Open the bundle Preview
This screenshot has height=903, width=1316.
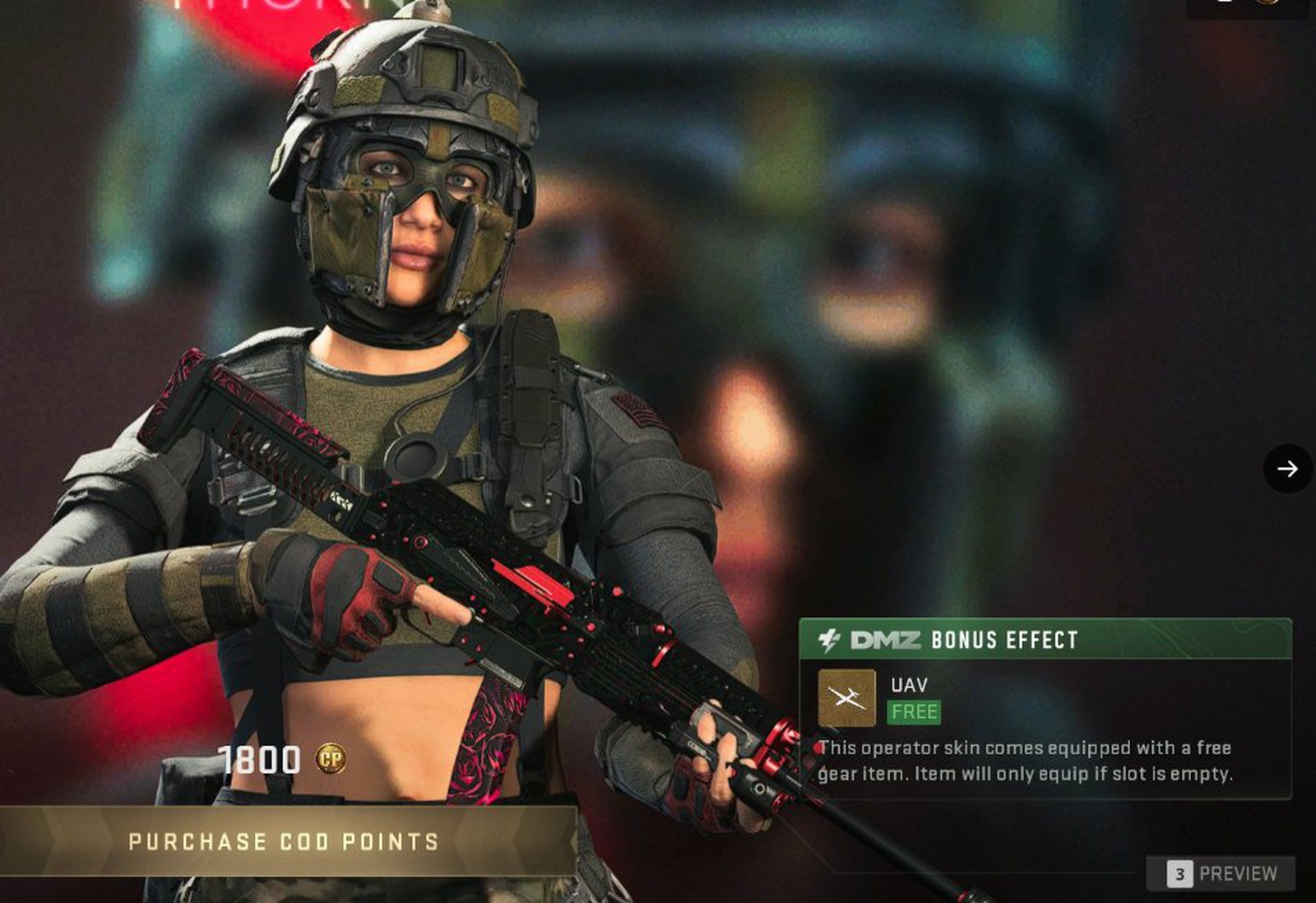click(1222, 873)
